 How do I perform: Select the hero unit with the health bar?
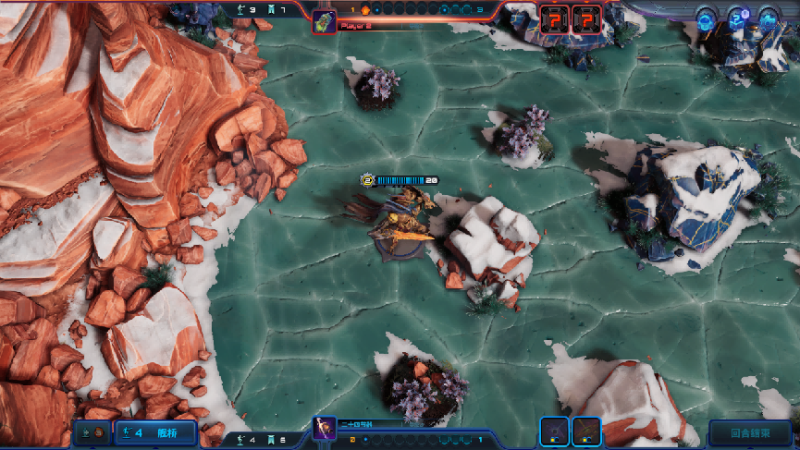click(x=402, y=226)
